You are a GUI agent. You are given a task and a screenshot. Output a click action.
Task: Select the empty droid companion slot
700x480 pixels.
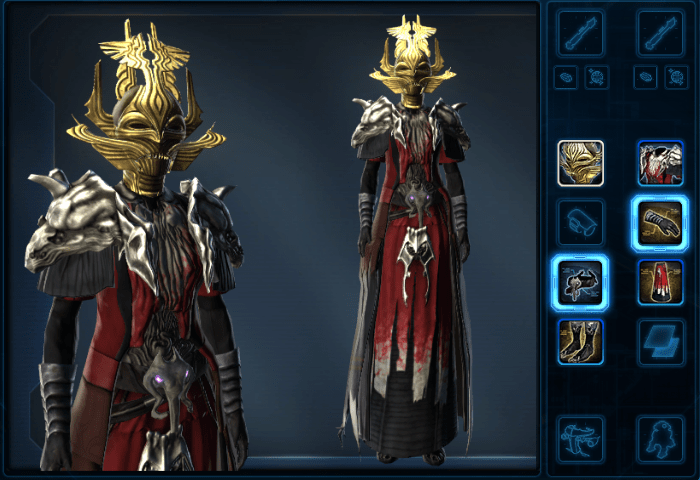point(660,438)
